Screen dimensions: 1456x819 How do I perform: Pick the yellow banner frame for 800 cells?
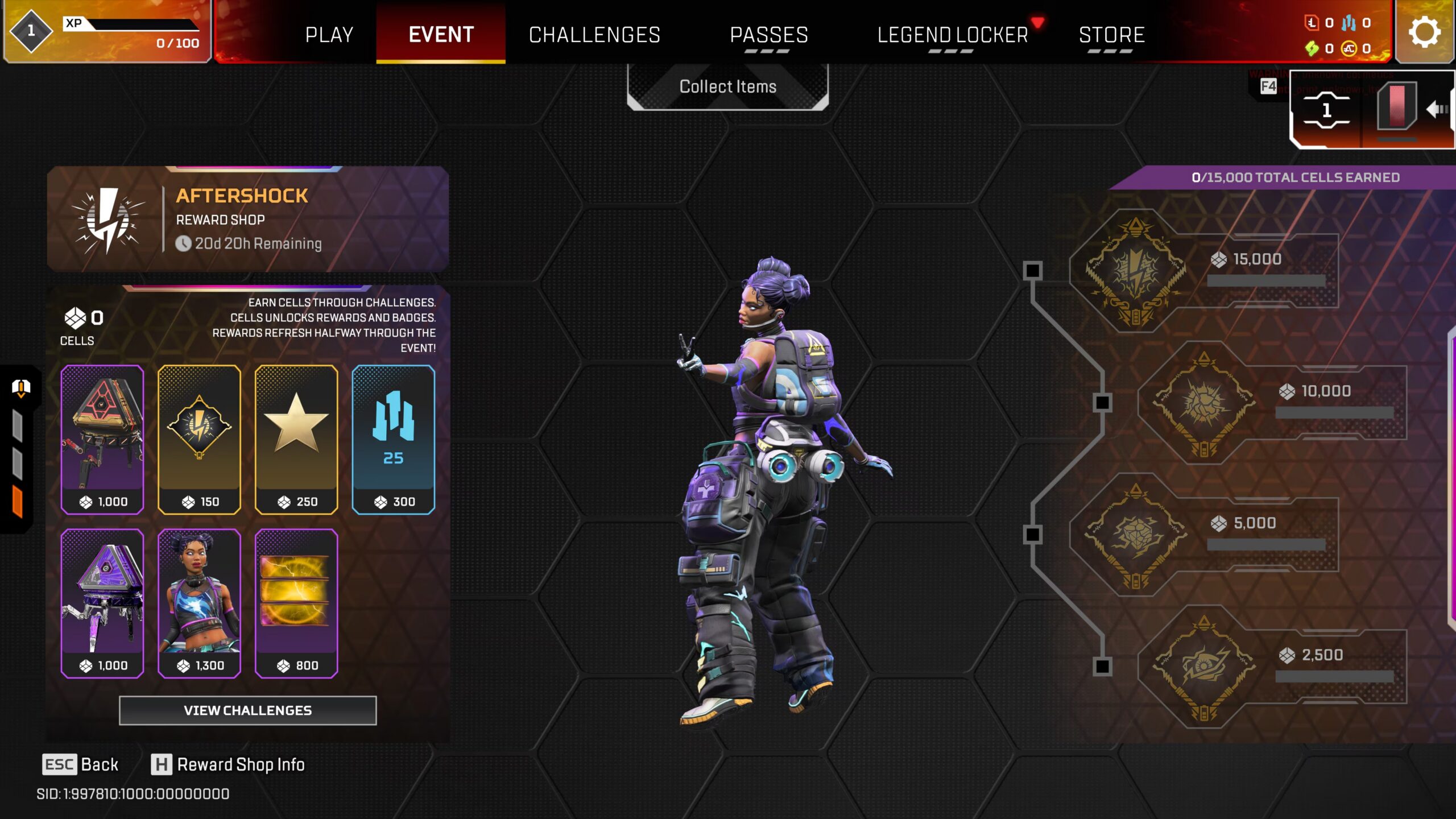point(296,603)
